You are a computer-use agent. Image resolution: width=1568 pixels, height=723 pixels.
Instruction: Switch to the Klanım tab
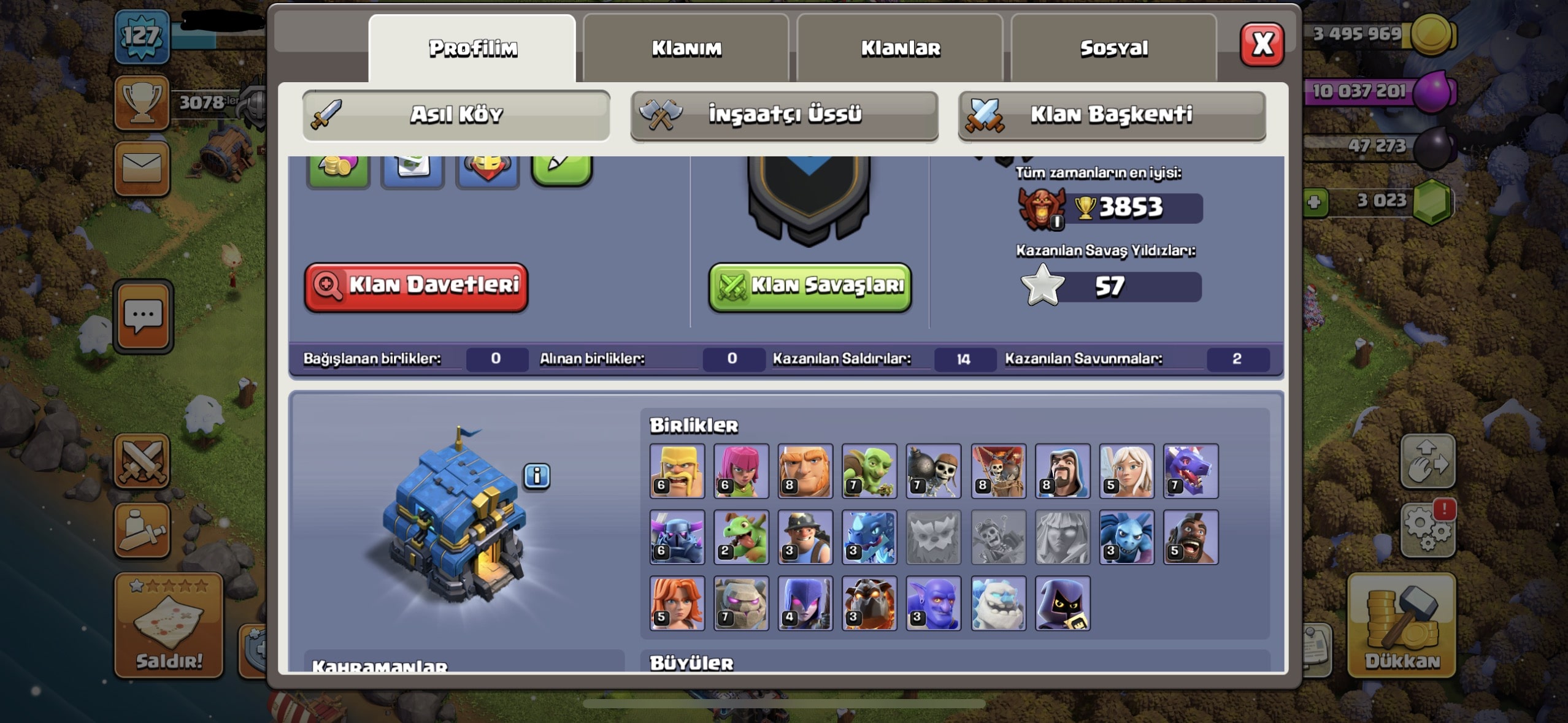coord(686,48)
